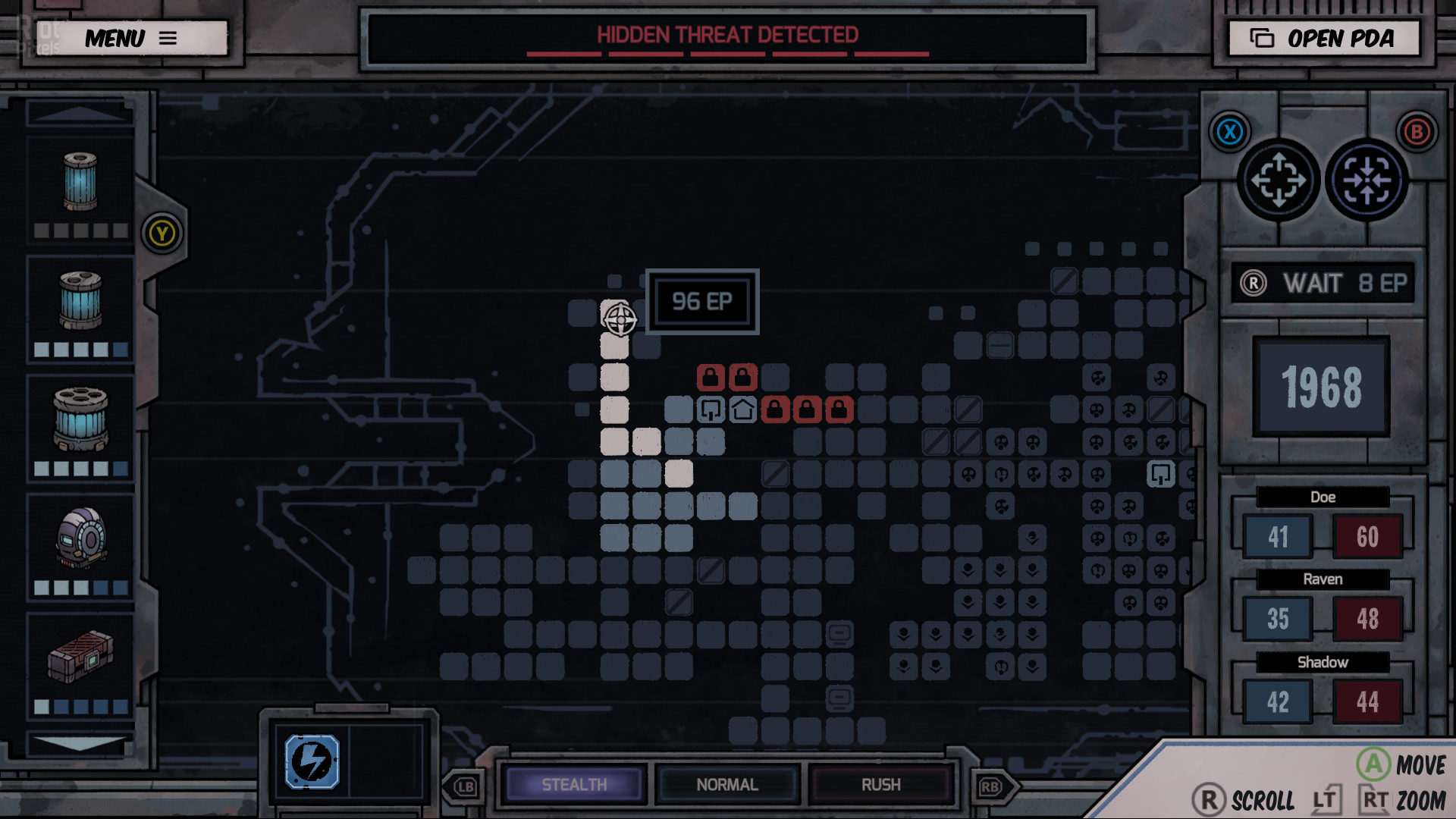This screenshot has width=1456, height=819.
Task: Switch to STEALTH movement mode
Action: pos(574,784)
